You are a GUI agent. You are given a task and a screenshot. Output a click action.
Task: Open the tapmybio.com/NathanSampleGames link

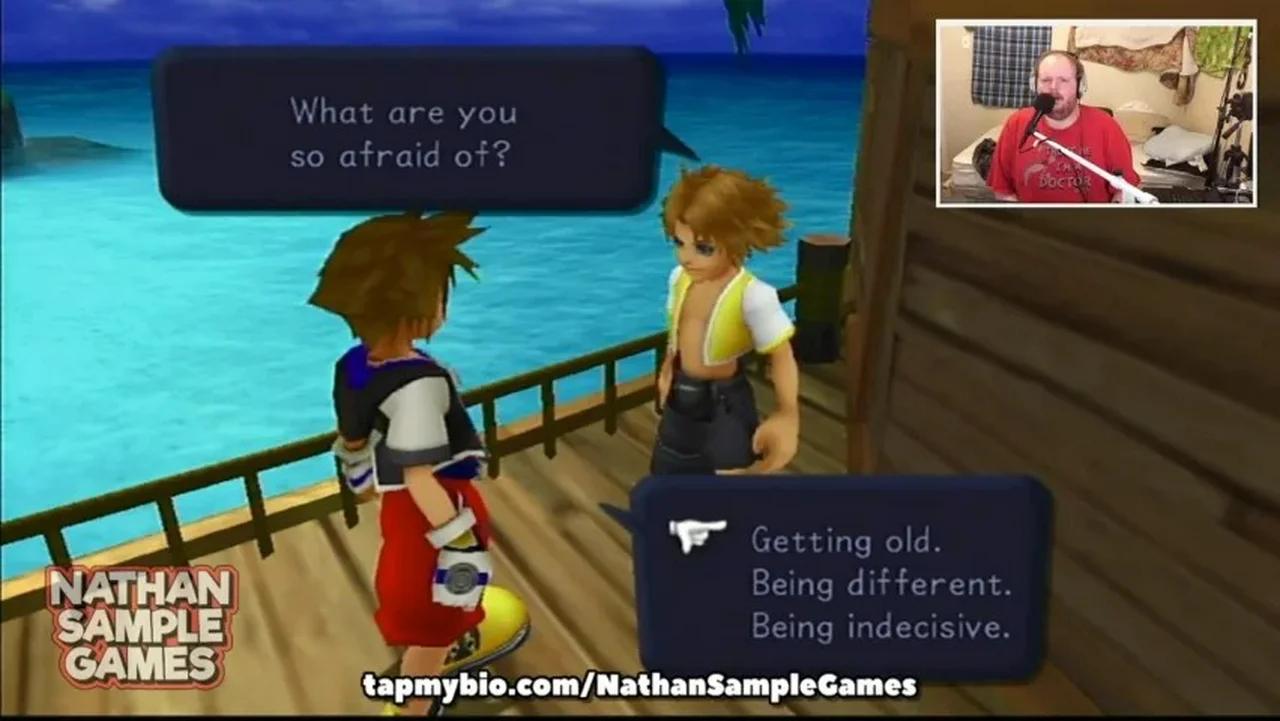(640, 688)
